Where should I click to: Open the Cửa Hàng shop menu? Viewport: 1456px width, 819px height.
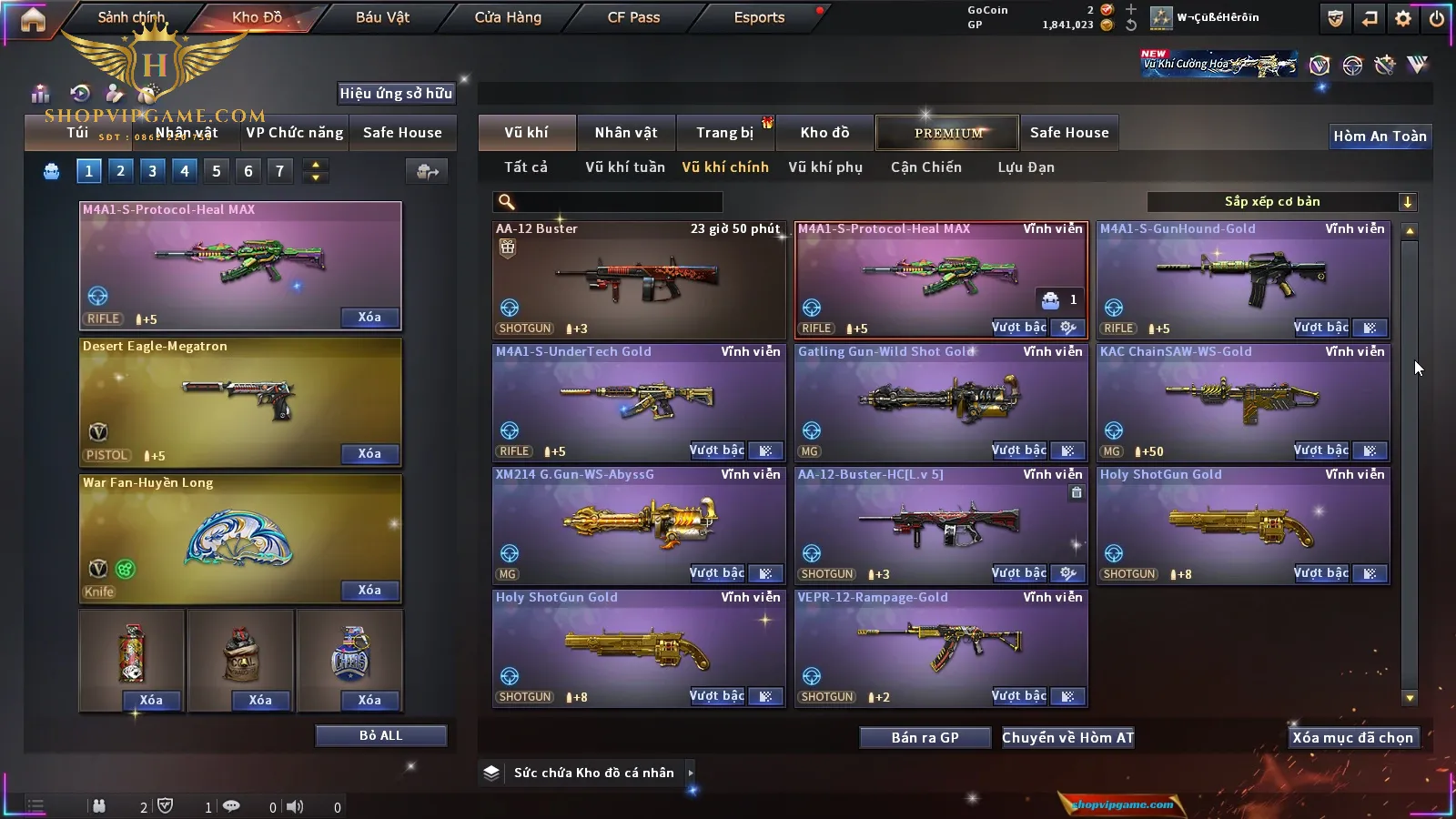click(x=508, y=17)
